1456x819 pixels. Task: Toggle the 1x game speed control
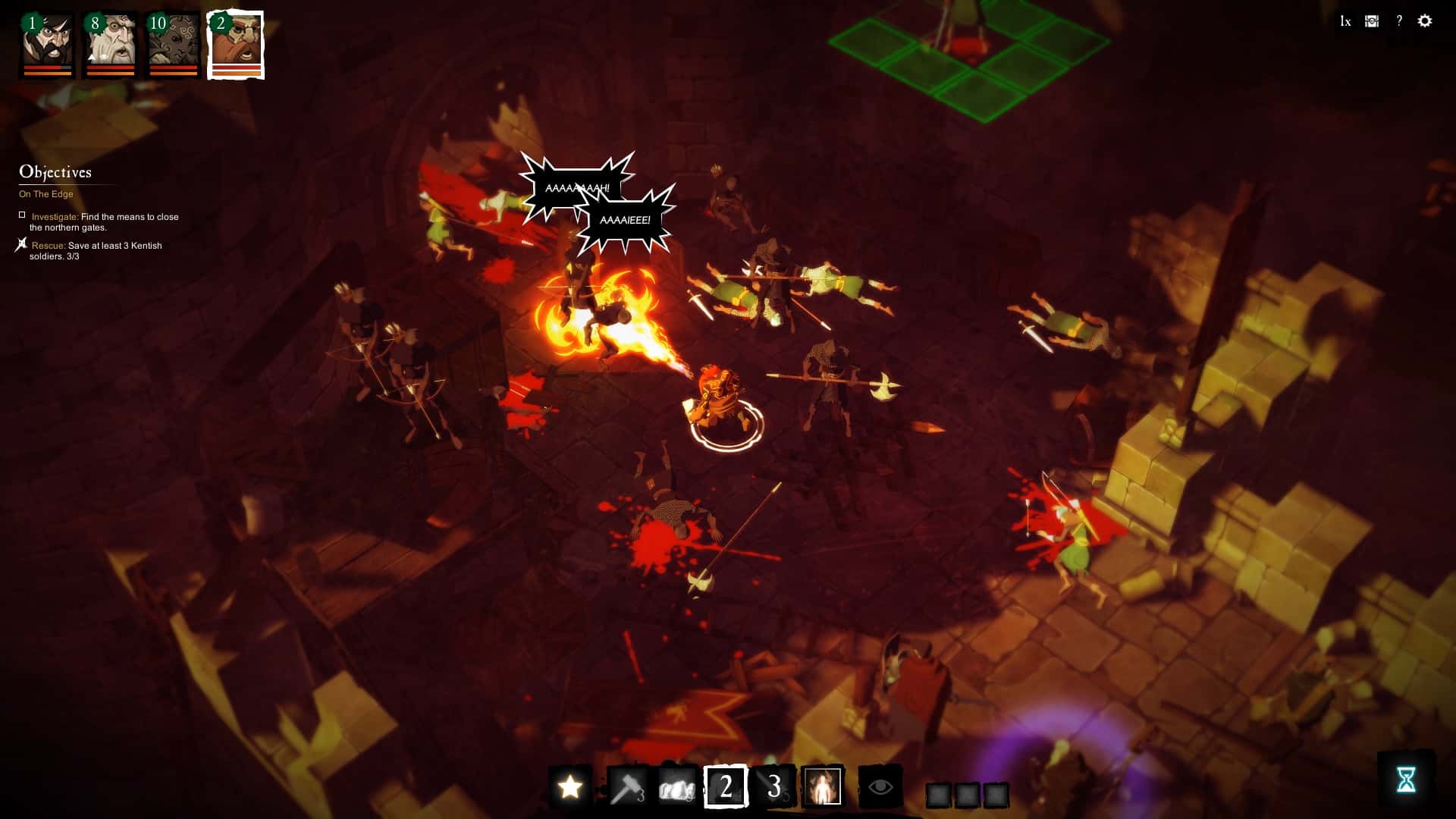click(1345, 21)
